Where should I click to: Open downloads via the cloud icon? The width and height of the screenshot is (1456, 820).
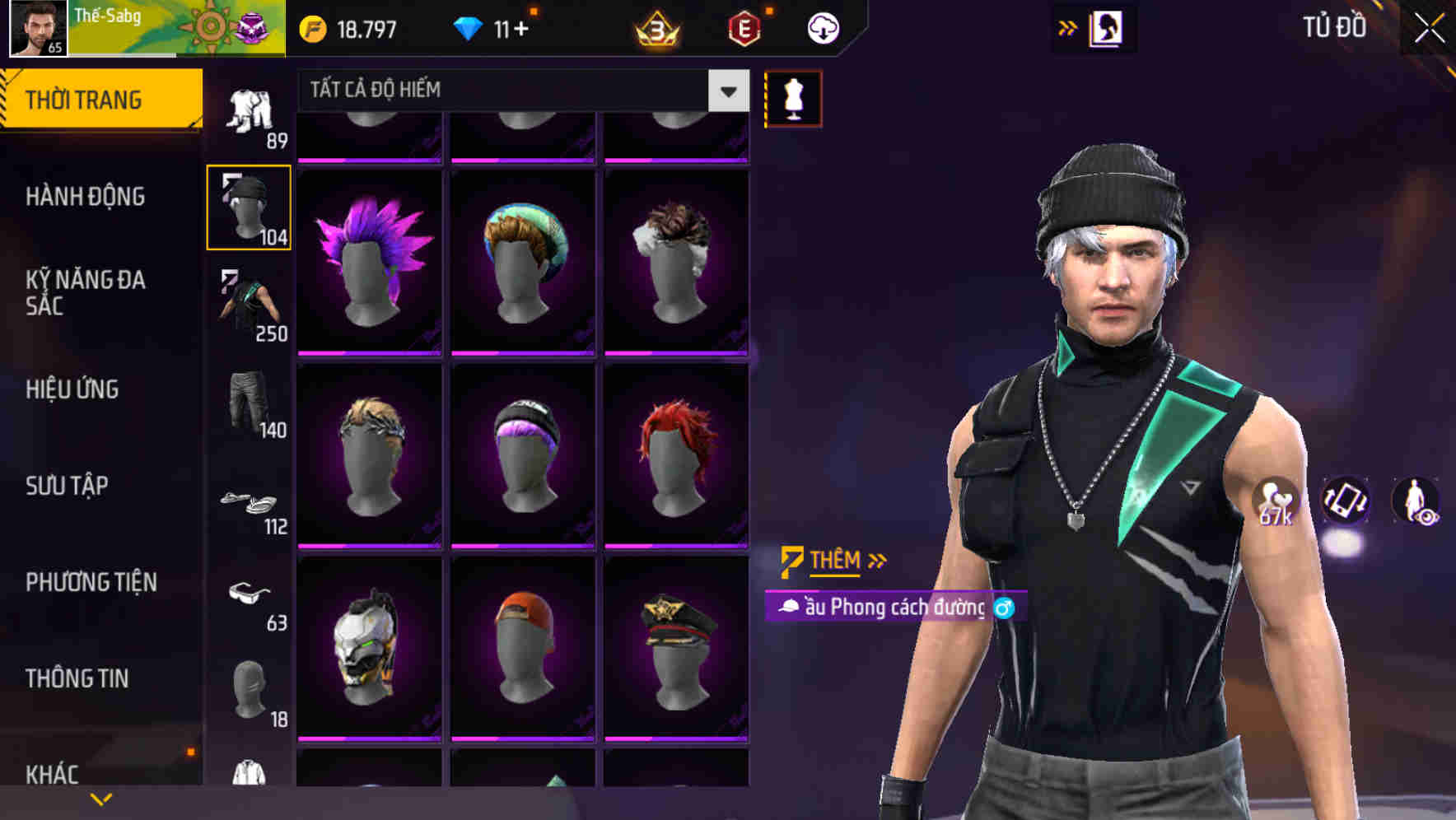(821, 27)
